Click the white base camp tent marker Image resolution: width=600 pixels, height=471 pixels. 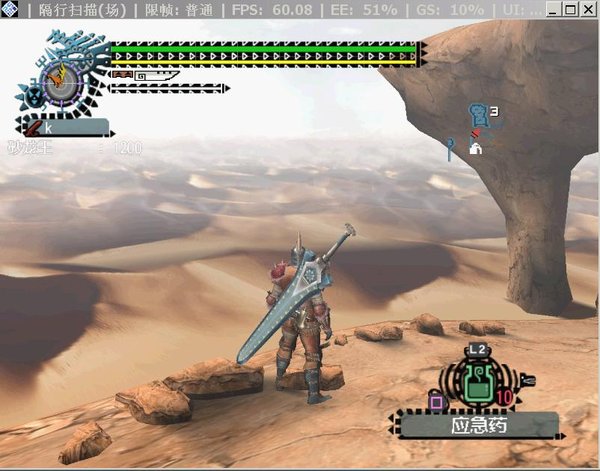476,149
